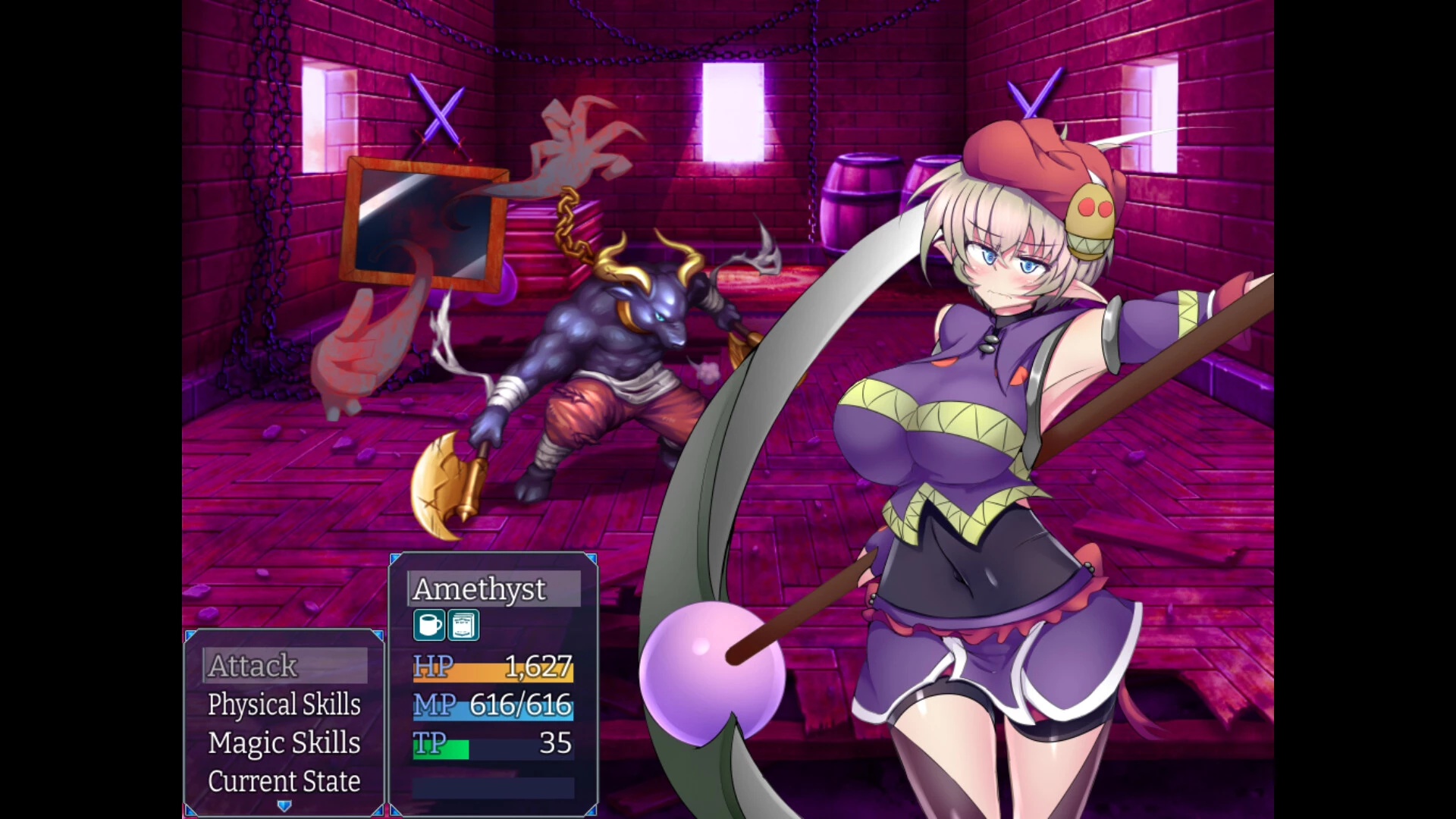Open Physical Skills list
The height and width of the screenshot is (819, 1456).
(284, 704)
